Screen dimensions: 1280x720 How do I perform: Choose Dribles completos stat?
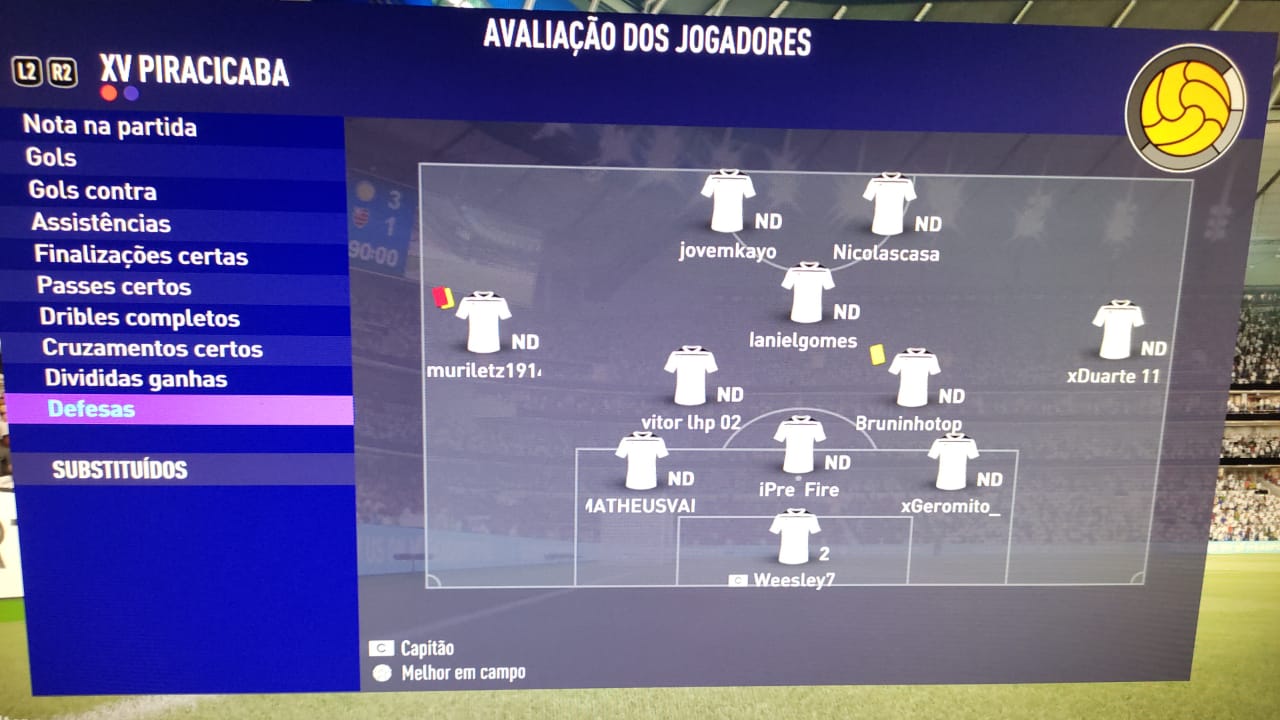139,318
